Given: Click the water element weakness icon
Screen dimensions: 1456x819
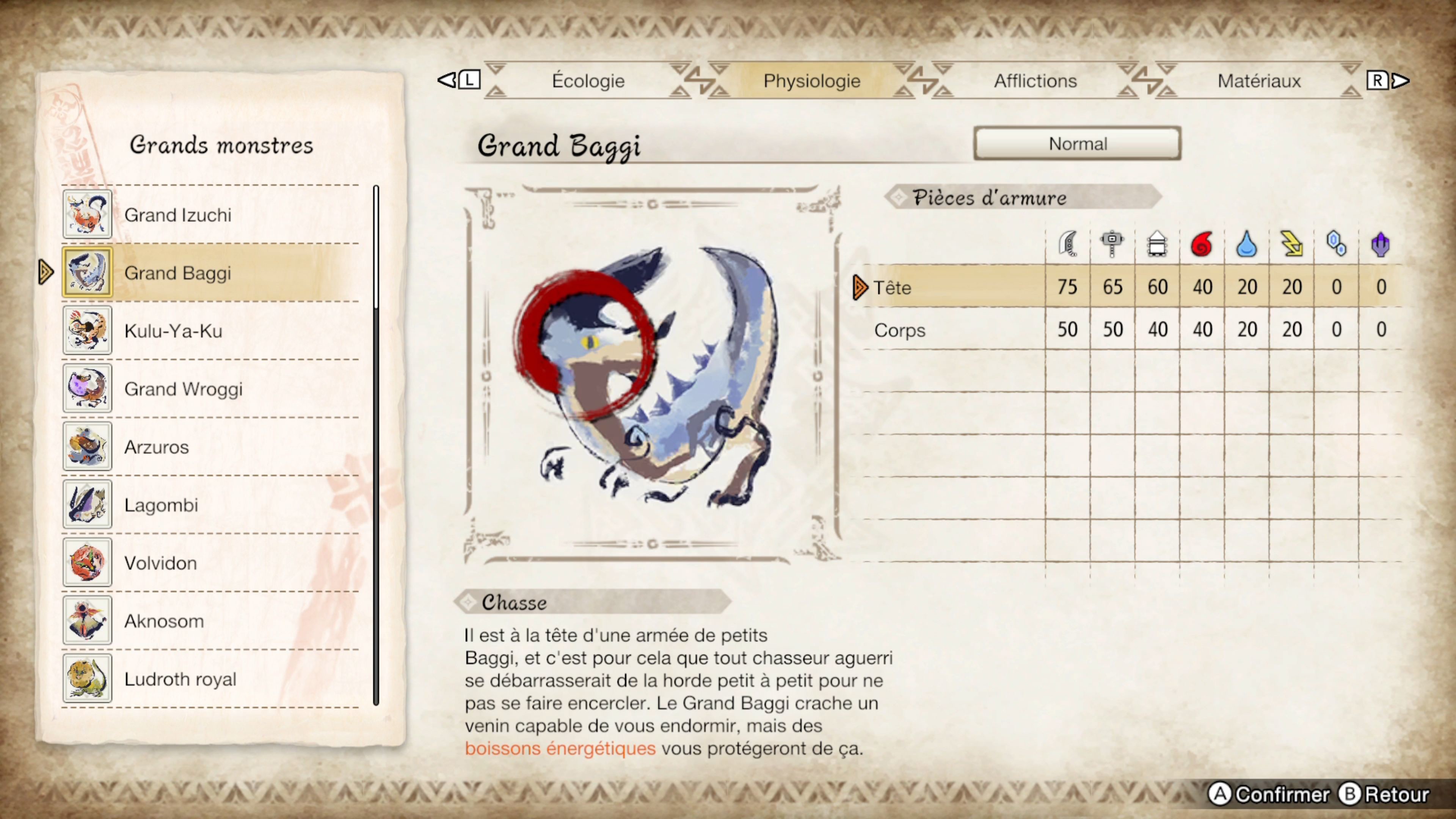Looking at the screenshot, I should coord(1246,243).
